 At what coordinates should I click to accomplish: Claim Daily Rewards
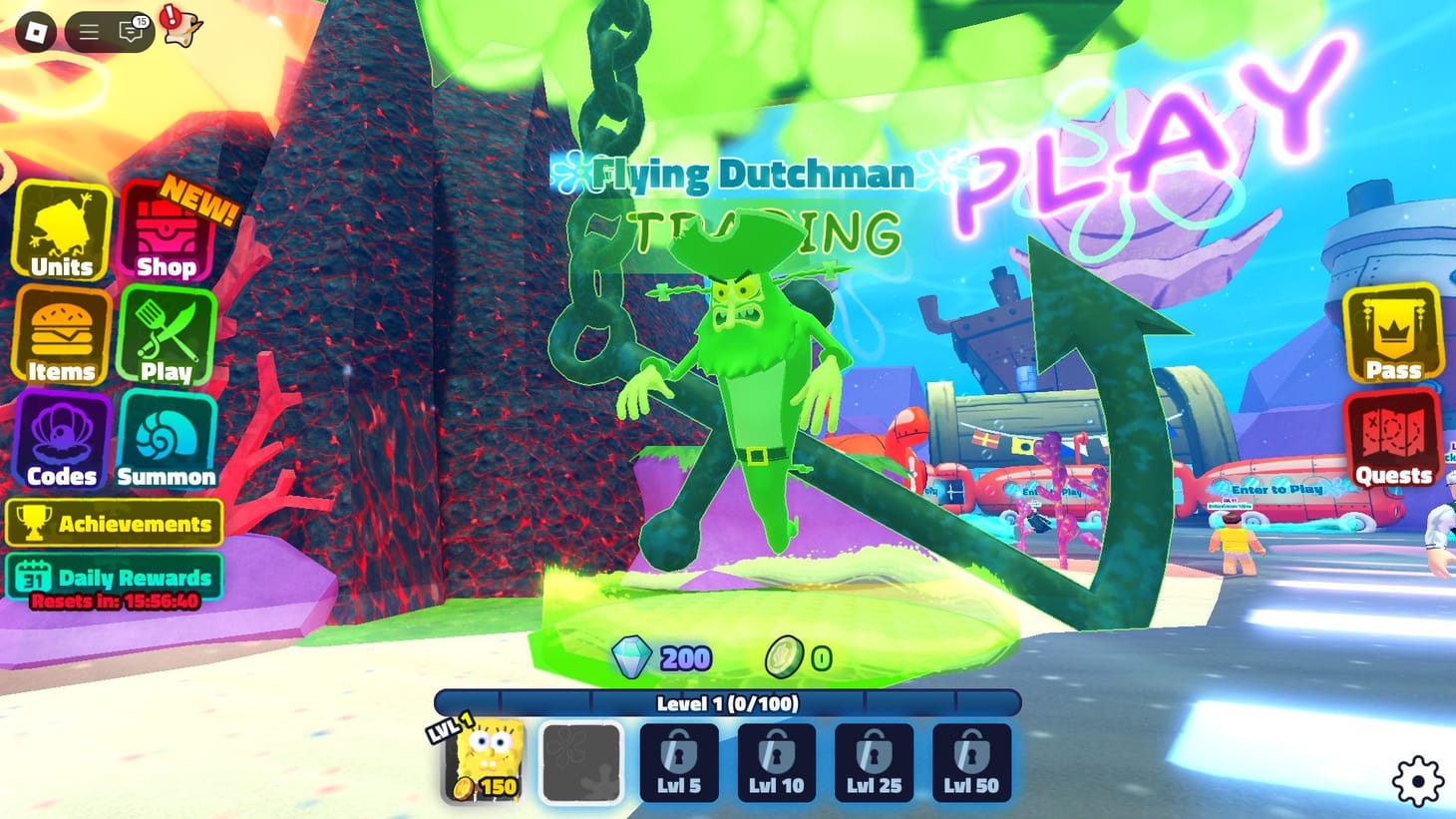115,577
